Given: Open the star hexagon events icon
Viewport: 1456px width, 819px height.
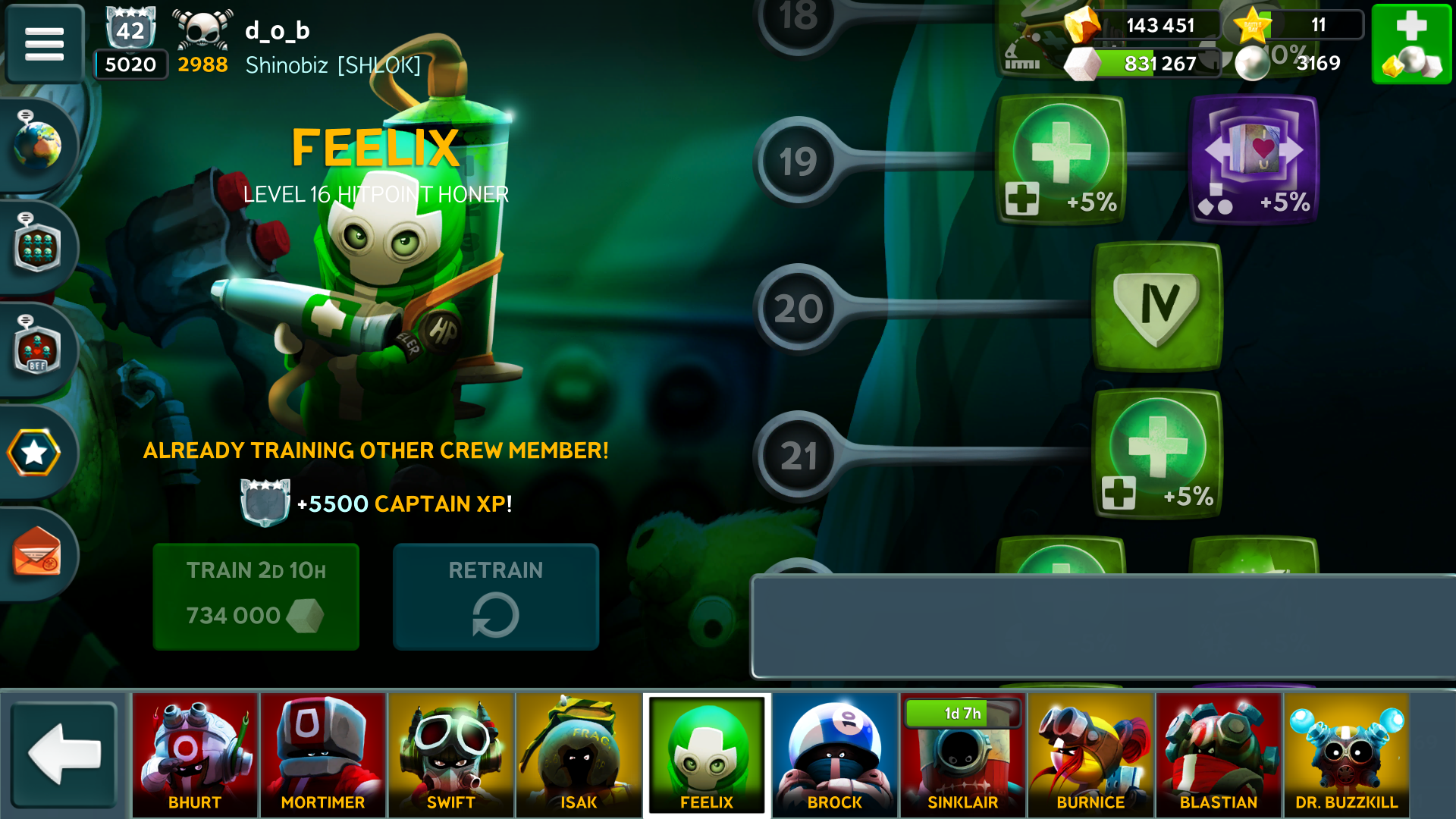Looking at the screenshot, I should click(34, 453).
